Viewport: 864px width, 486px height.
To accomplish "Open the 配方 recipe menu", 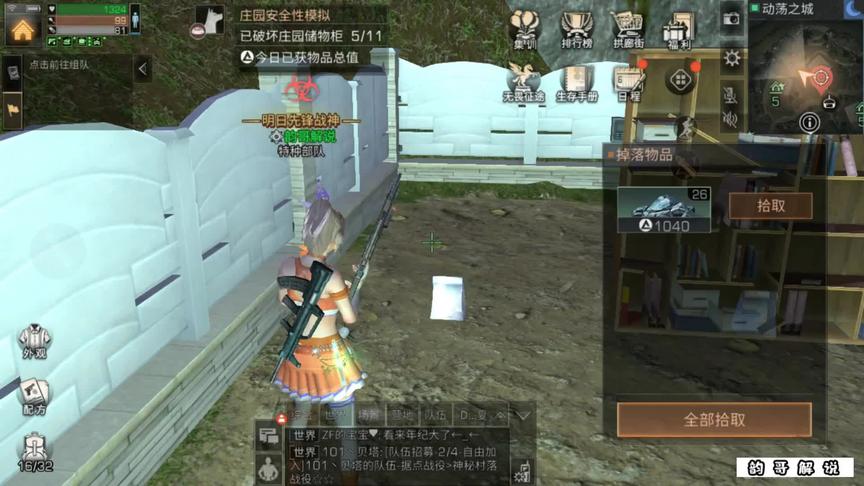I will [34, 395].
